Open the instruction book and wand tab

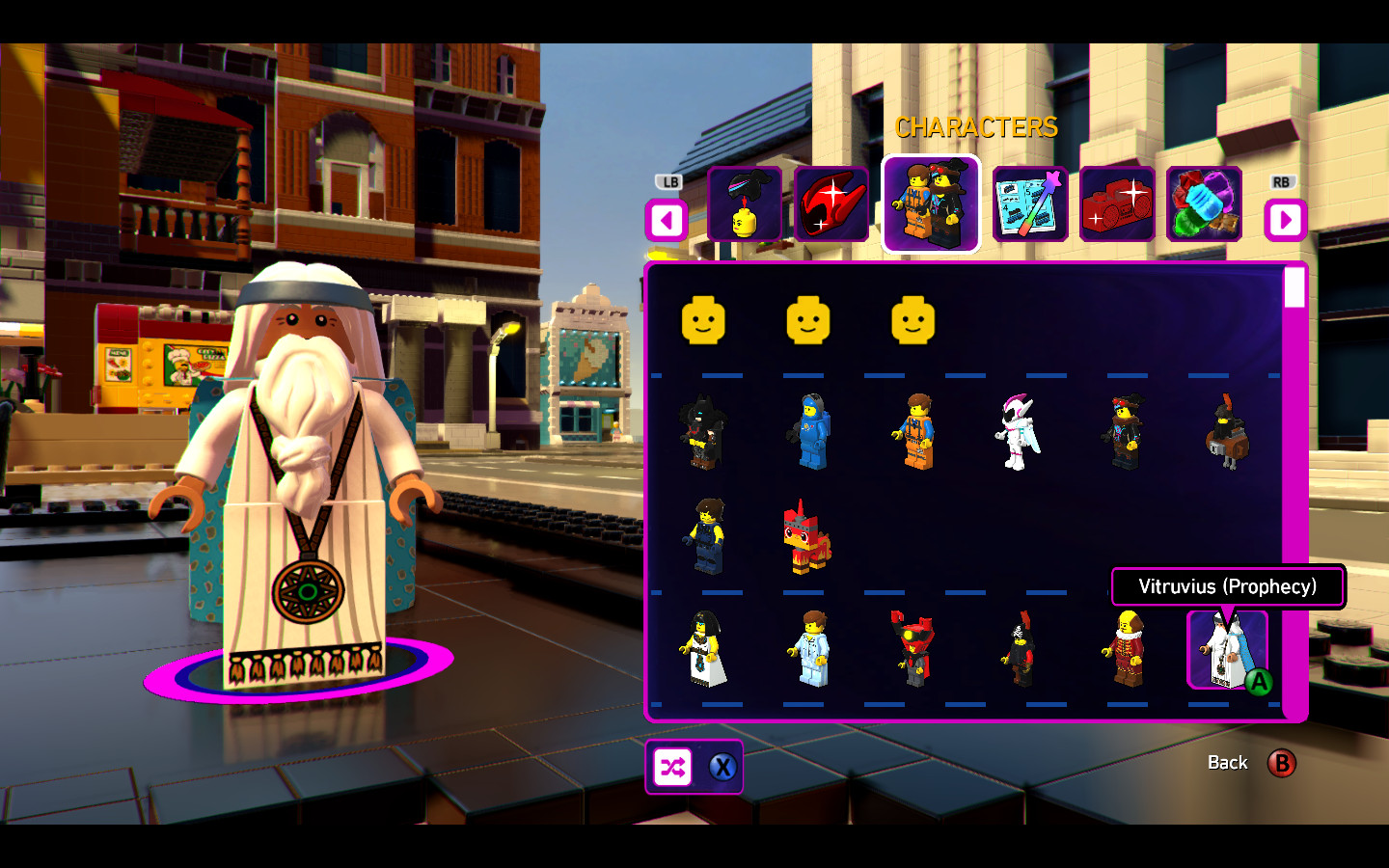coord(1029,204)
